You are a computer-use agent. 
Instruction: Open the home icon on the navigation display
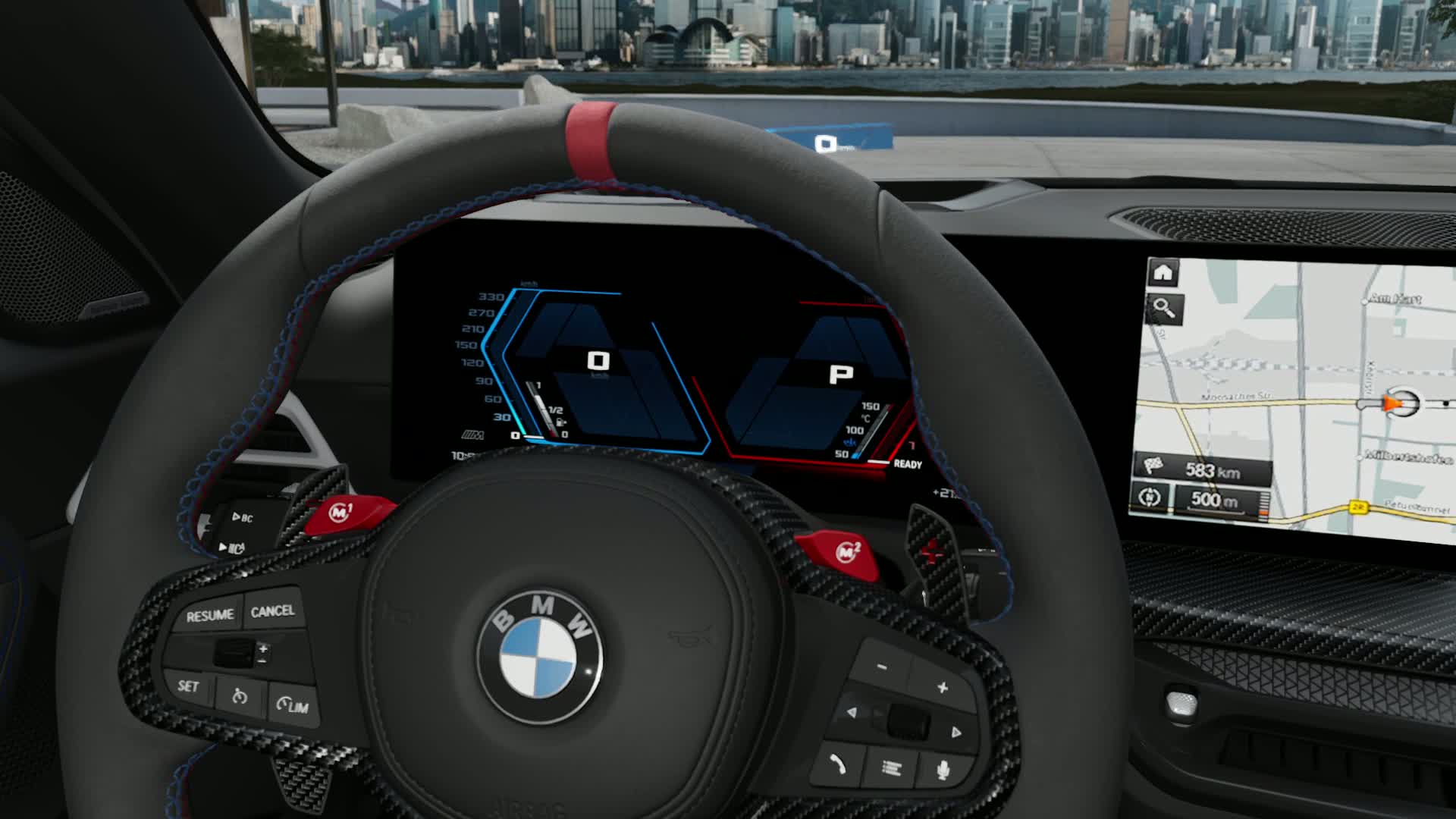point(1163,272)
